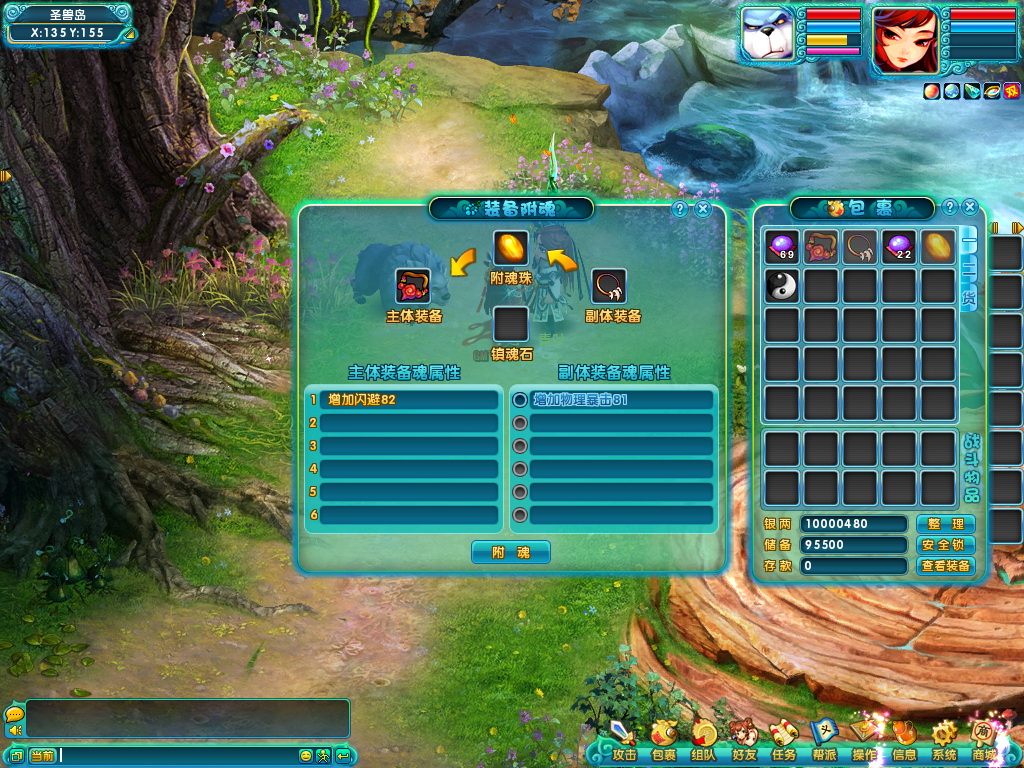This screenshot has width=1024, height=768.
Task: Select the 附魂珠 slot in the soul panel
Action: point(510,248)
